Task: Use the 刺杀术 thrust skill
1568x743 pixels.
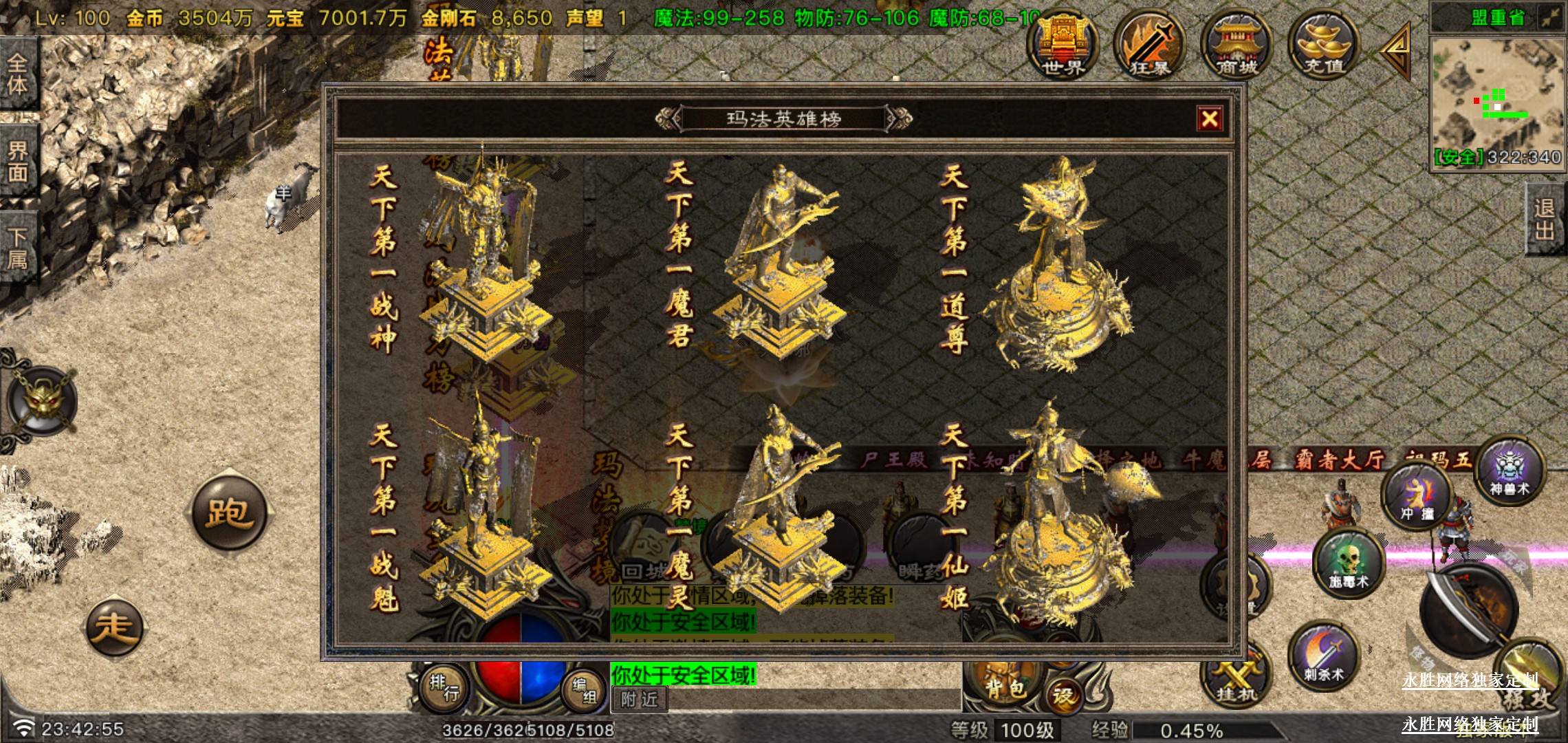Action: pyautogui.click(x=1323, y=656)
